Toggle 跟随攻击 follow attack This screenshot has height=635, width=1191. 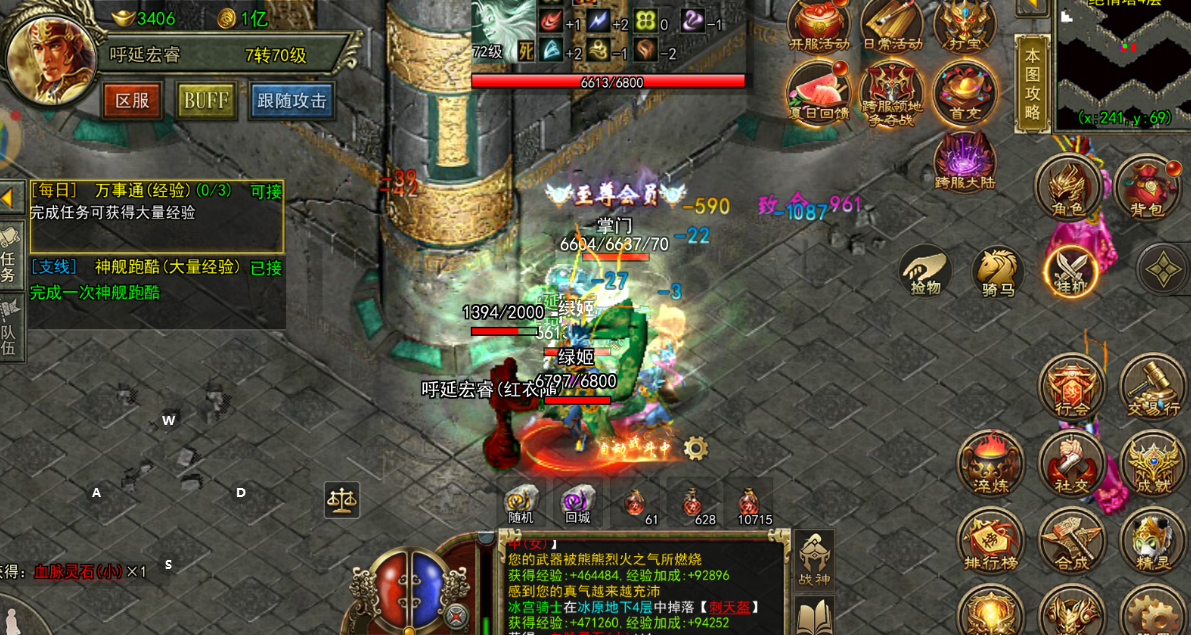click(x=292, y=101)
